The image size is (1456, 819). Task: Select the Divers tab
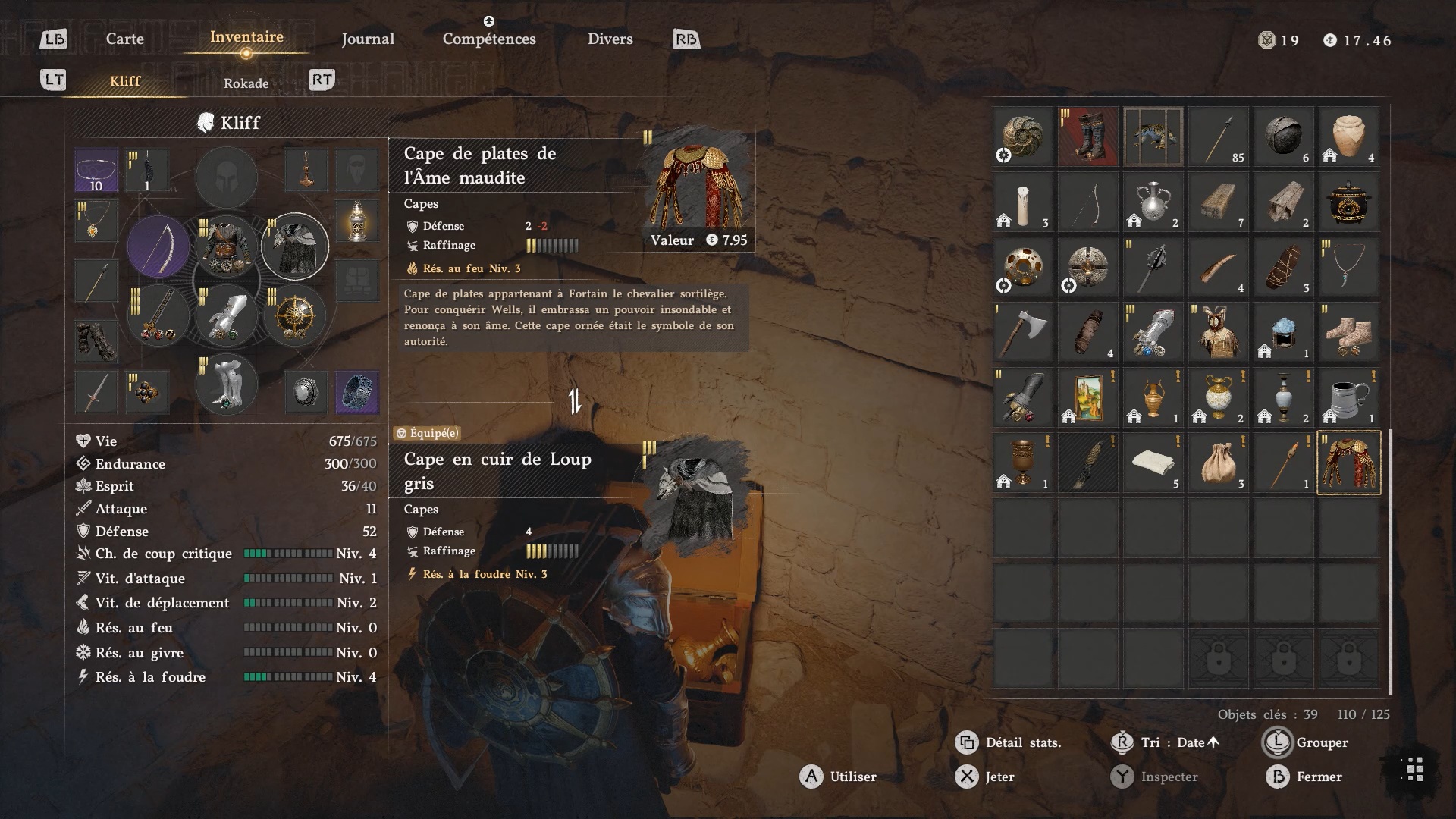[x=610, y=39]
